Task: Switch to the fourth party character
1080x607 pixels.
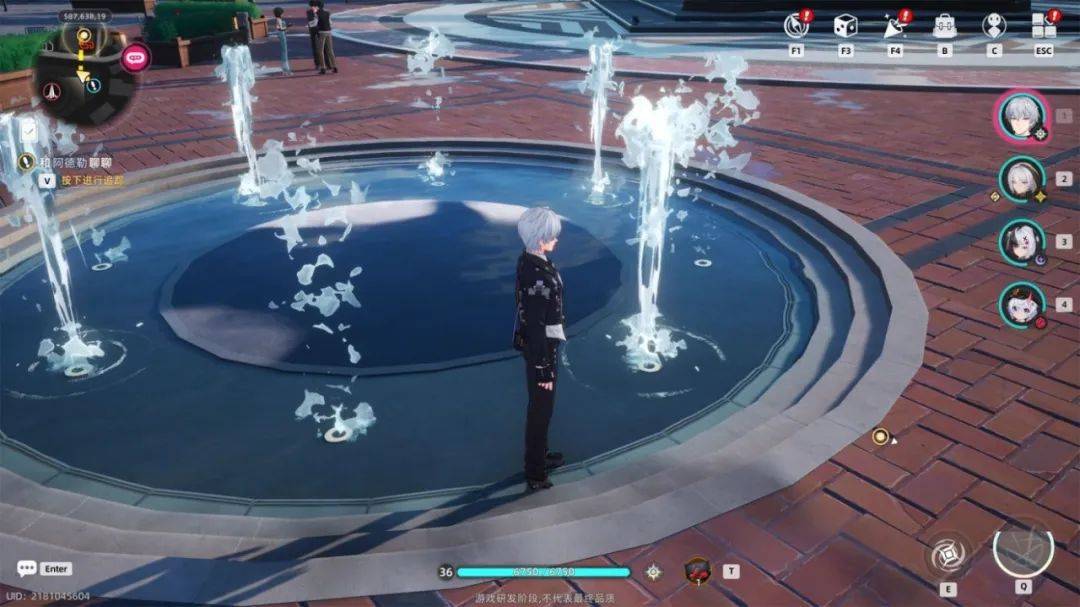Action: tap(1022, 304)
